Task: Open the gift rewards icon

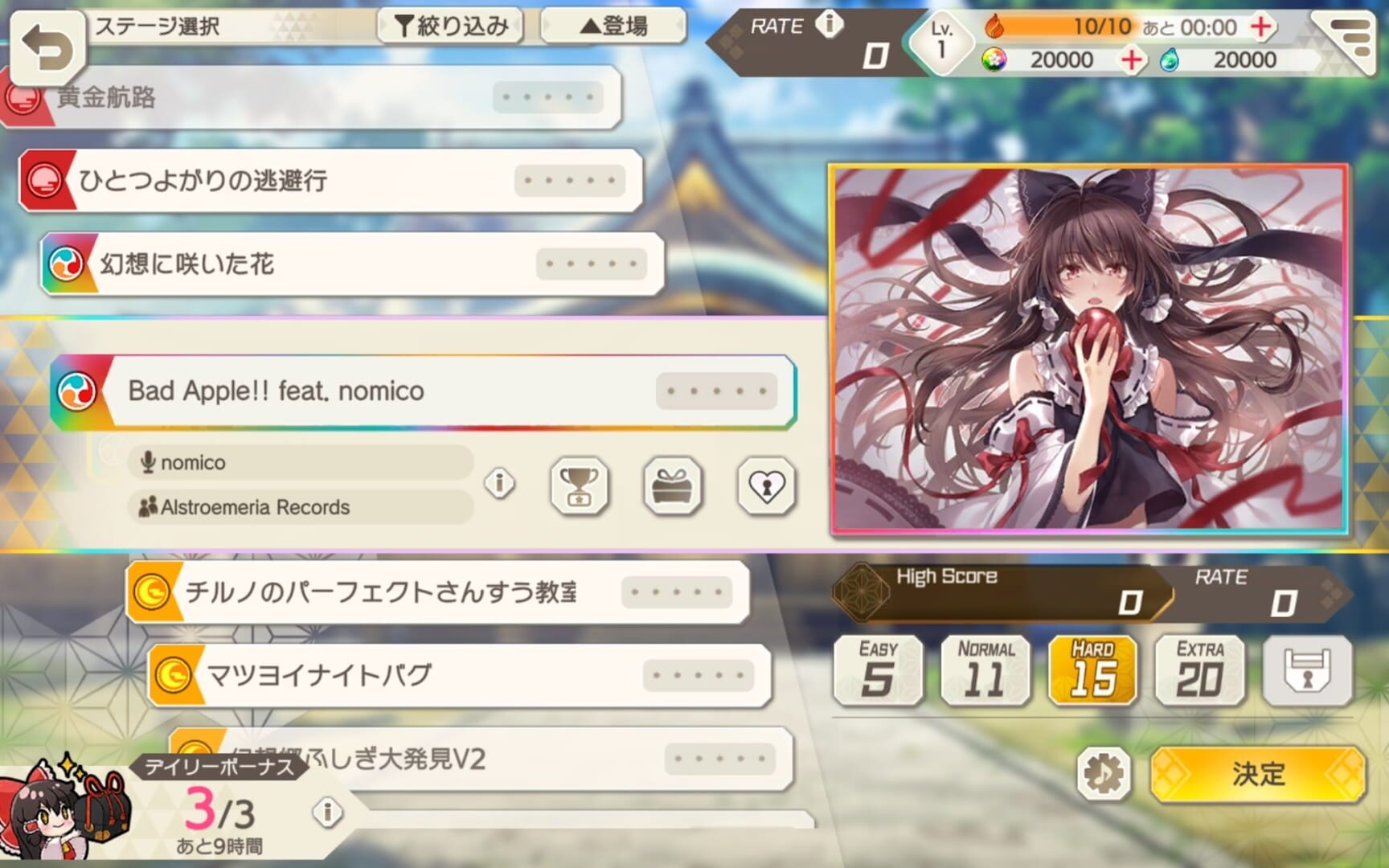Action: 673,486
